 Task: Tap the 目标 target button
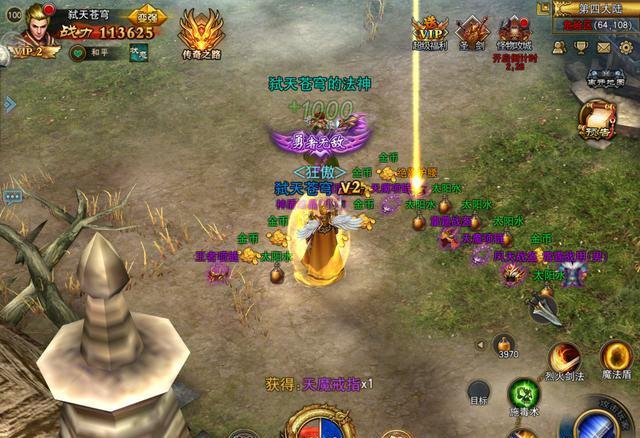click(479, 393)
